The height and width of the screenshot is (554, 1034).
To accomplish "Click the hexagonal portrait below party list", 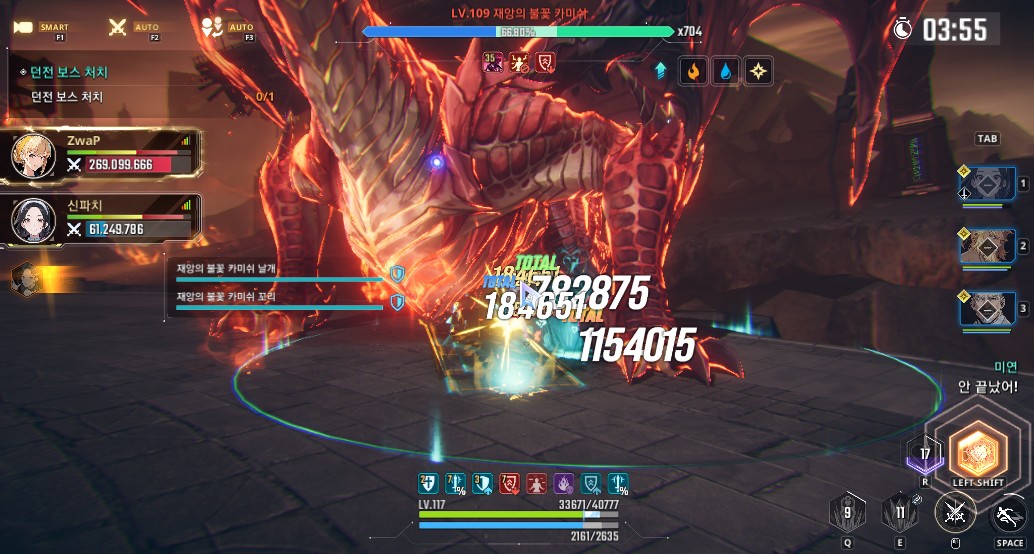I will 26,279.
